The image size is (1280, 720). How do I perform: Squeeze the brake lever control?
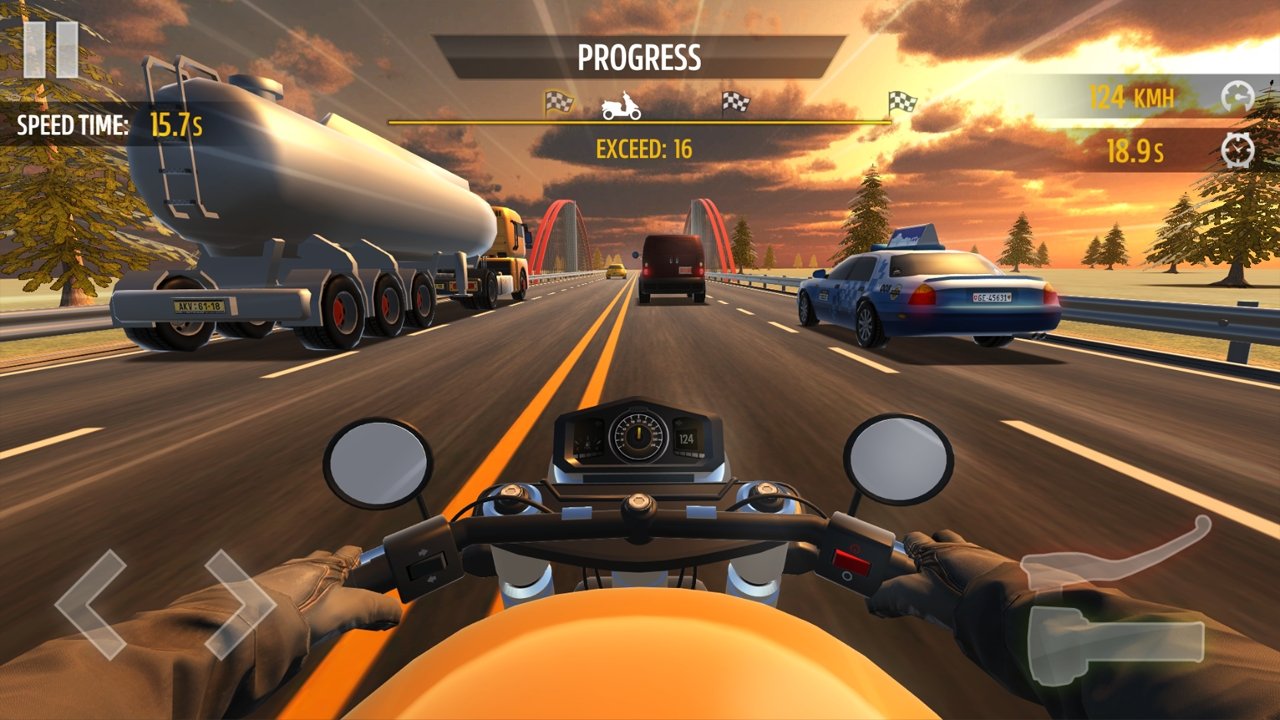coord(1115,558)
